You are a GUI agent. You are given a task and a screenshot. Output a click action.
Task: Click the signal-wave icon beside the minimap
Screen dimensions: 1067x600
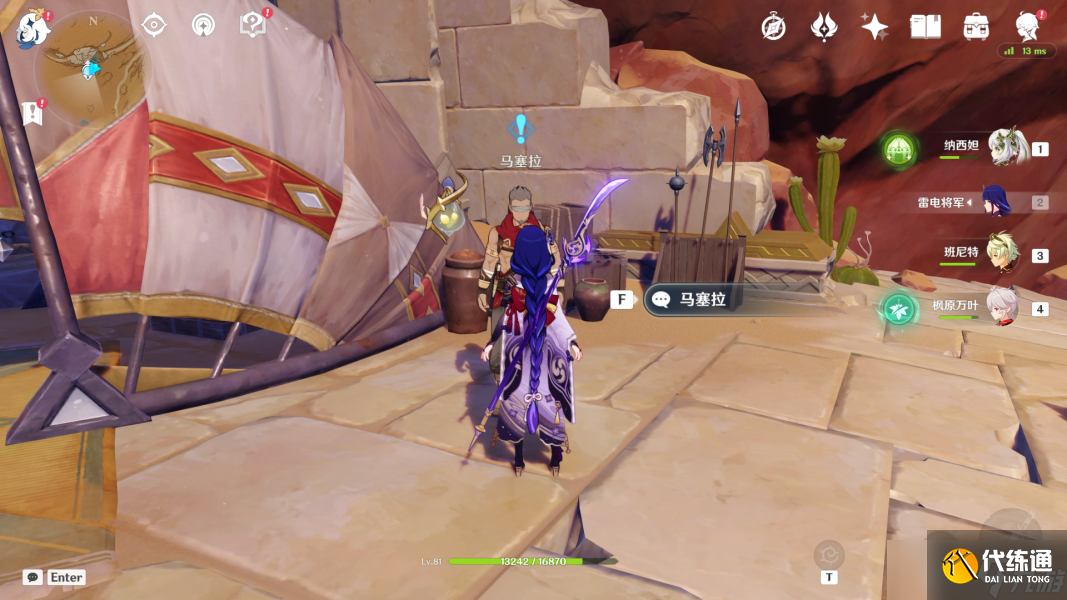203,25
